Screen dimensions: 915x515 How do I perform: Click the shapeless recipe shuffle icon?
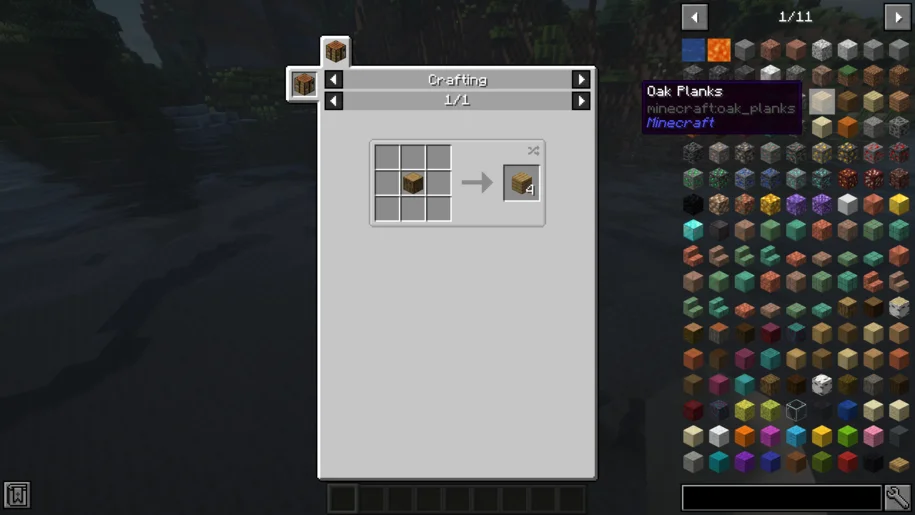tap(533, 151)
